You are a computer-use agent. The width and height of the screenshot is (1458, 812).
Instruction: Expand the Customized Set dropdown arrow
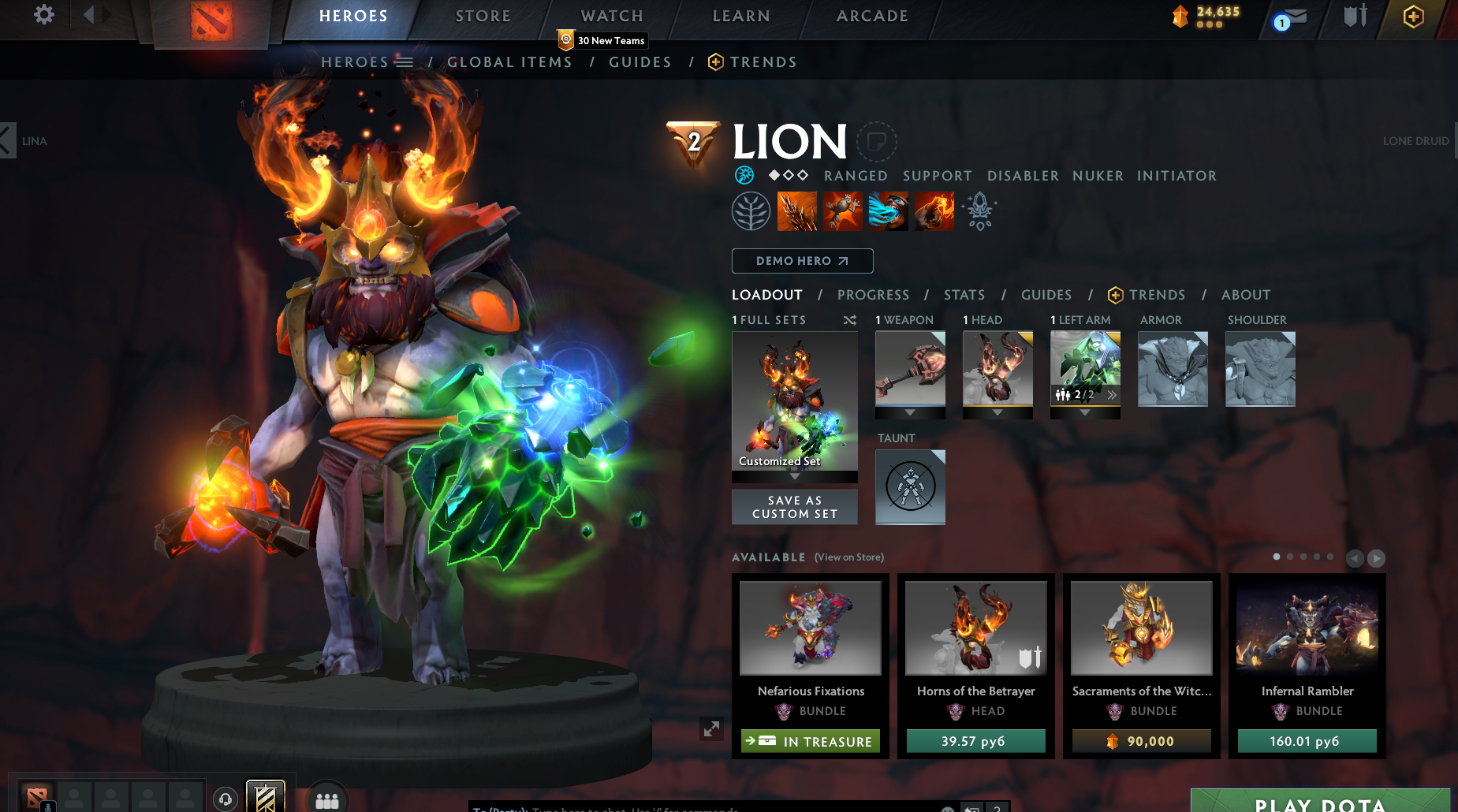[794, 478]
